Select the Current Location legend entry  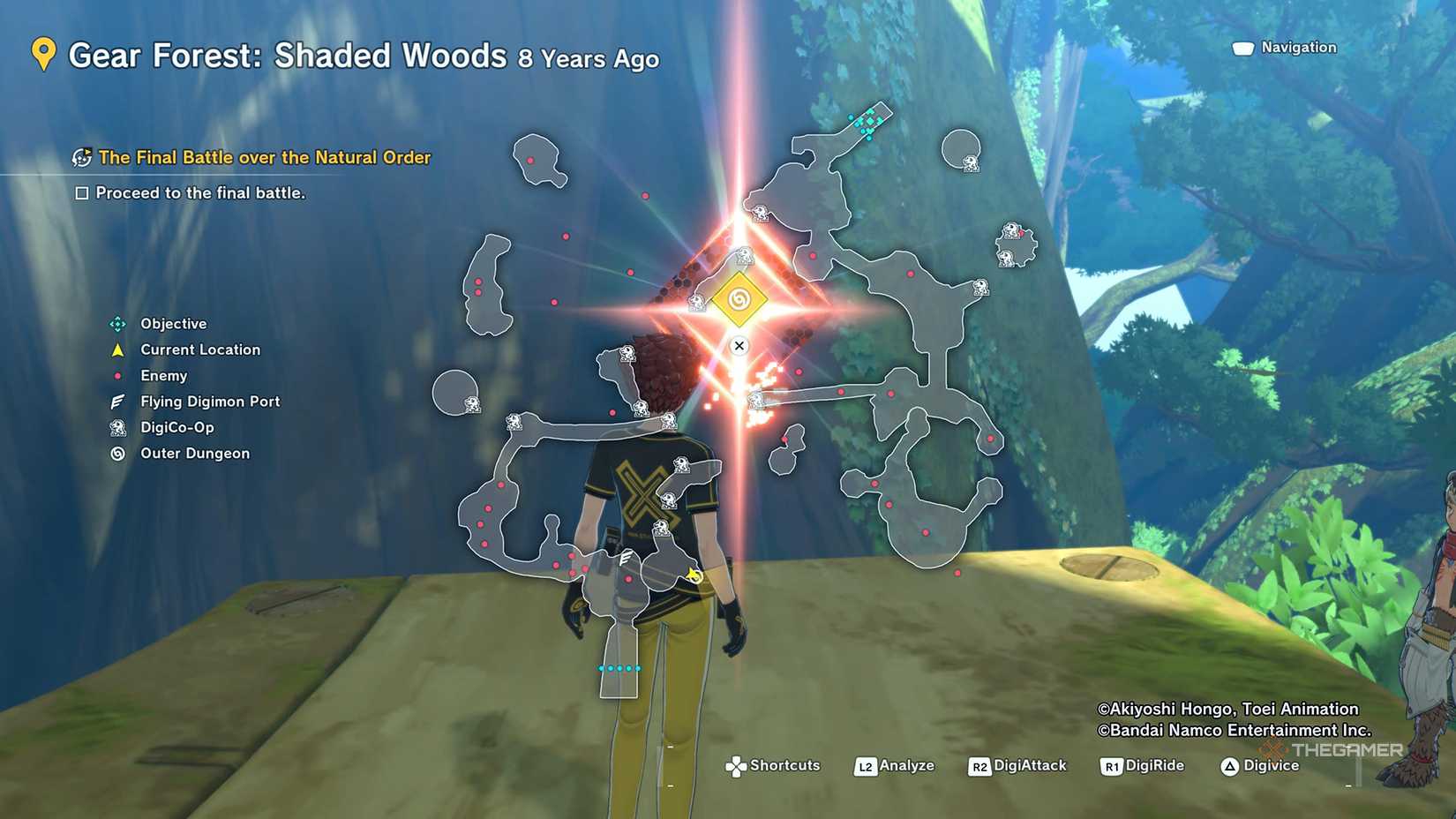[x=199, y=349]
